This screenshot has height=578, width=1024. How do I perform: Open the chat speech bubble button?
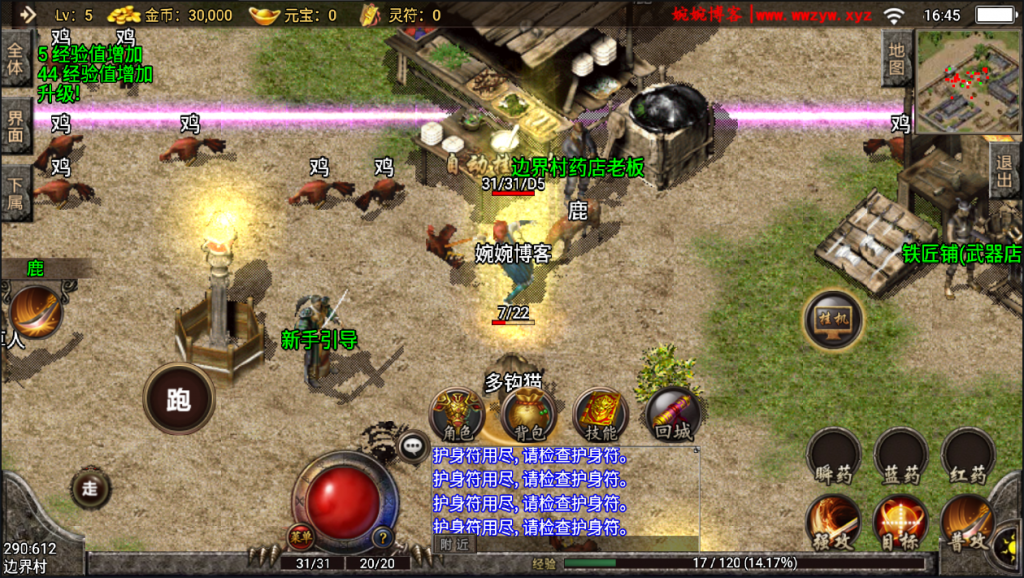pyautogui.click(x=413, y=447)
